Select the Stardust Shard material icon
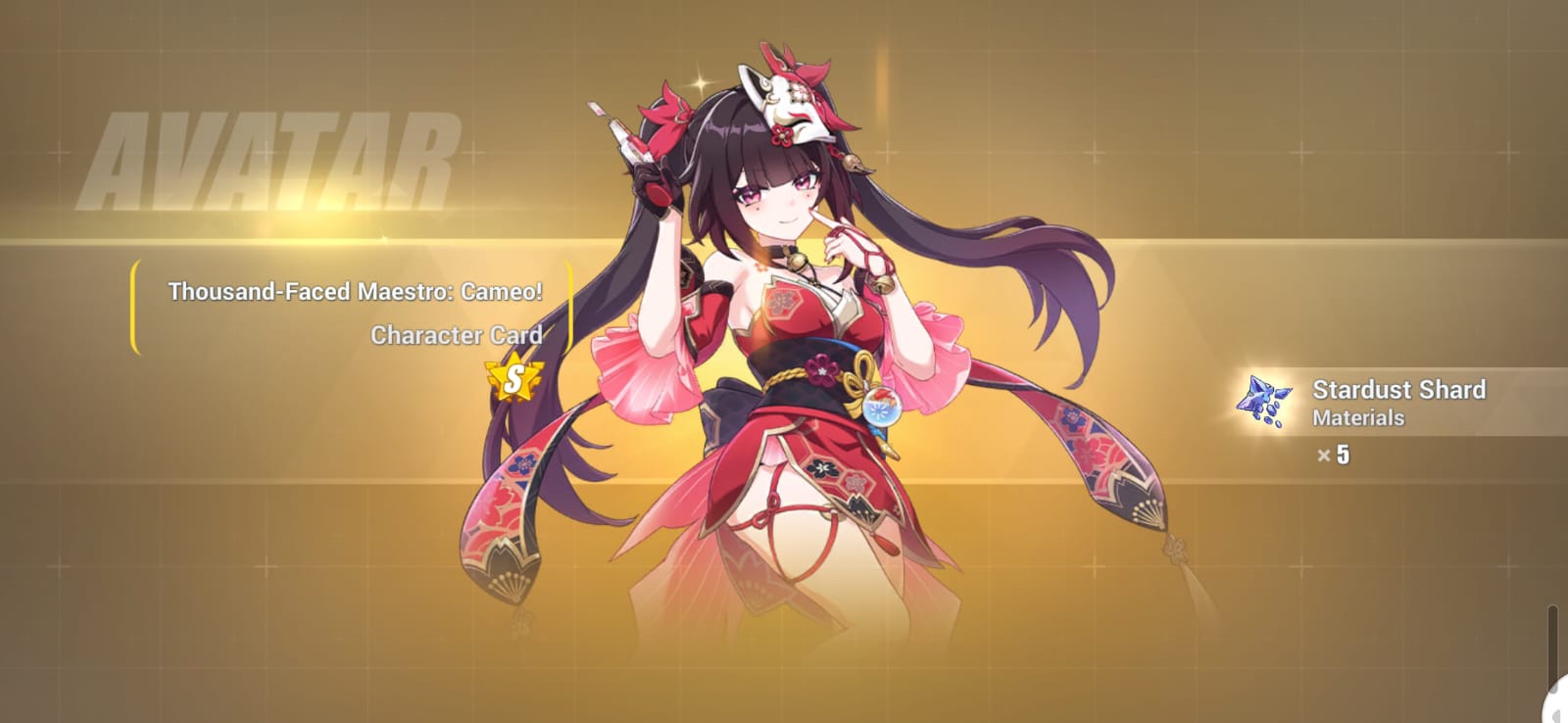The height and width of the screenshot is (723, 1568). coord(1268,402)
